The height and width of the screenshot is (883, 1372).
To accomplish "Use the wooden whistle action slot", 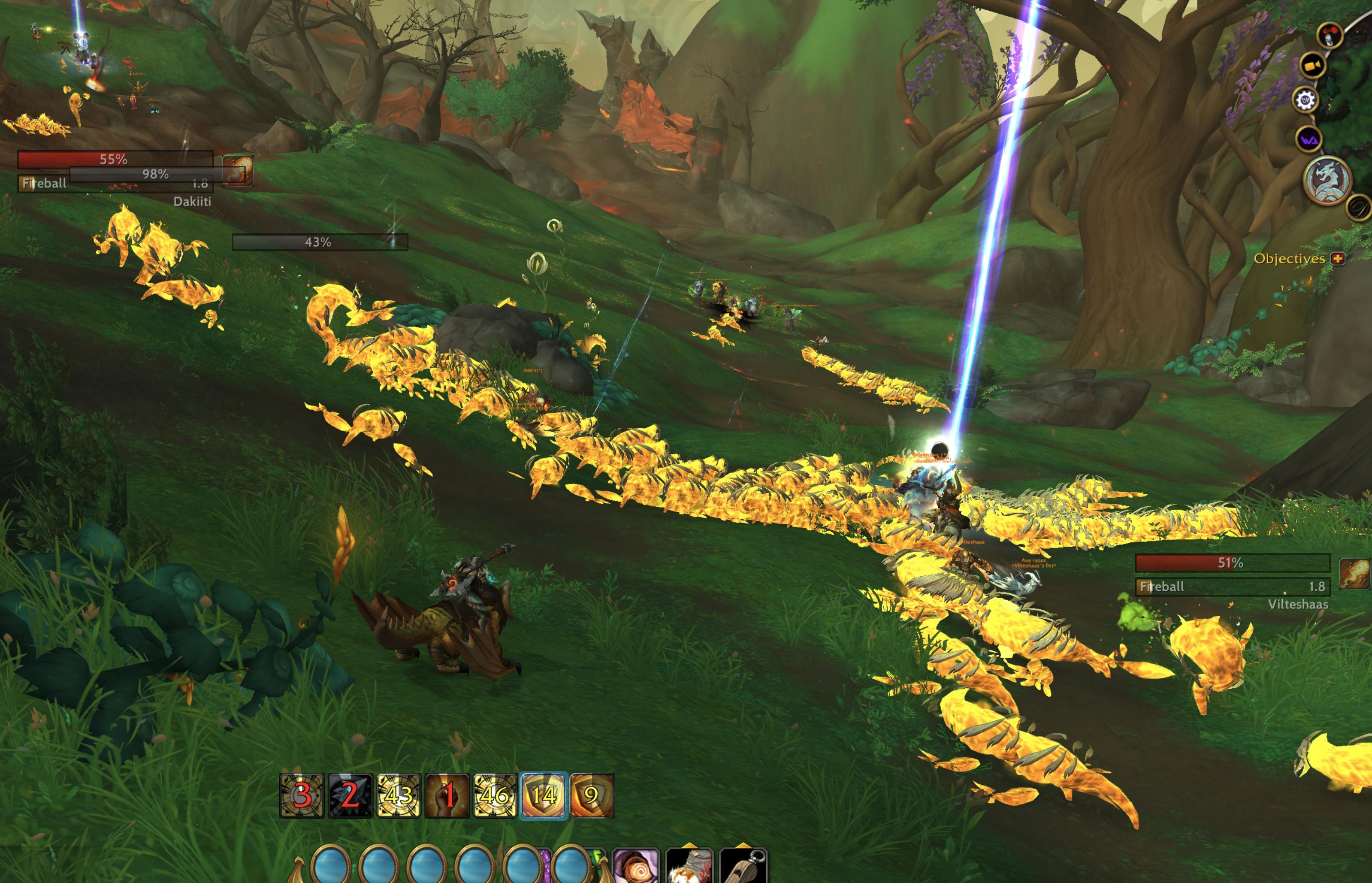I will 743,867.
